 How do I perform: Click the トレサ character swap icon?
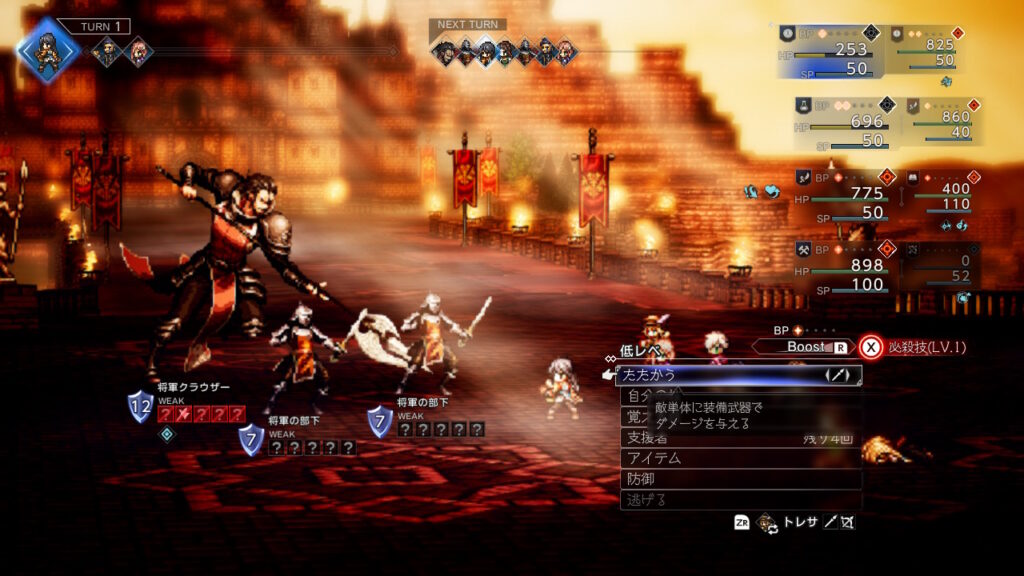click(x=768, y=522)
